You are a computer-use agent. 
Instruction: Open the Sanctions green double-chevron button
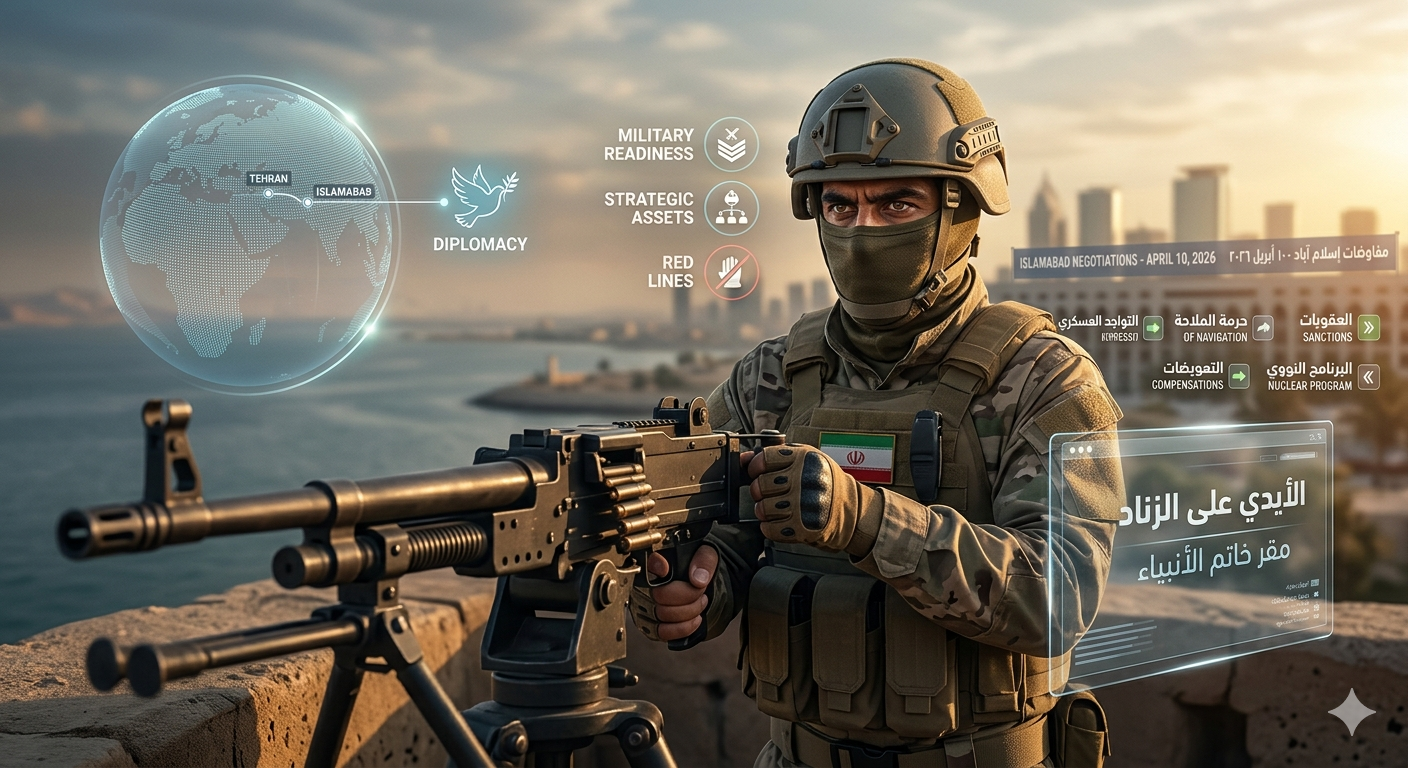(x=1369, y=327)
